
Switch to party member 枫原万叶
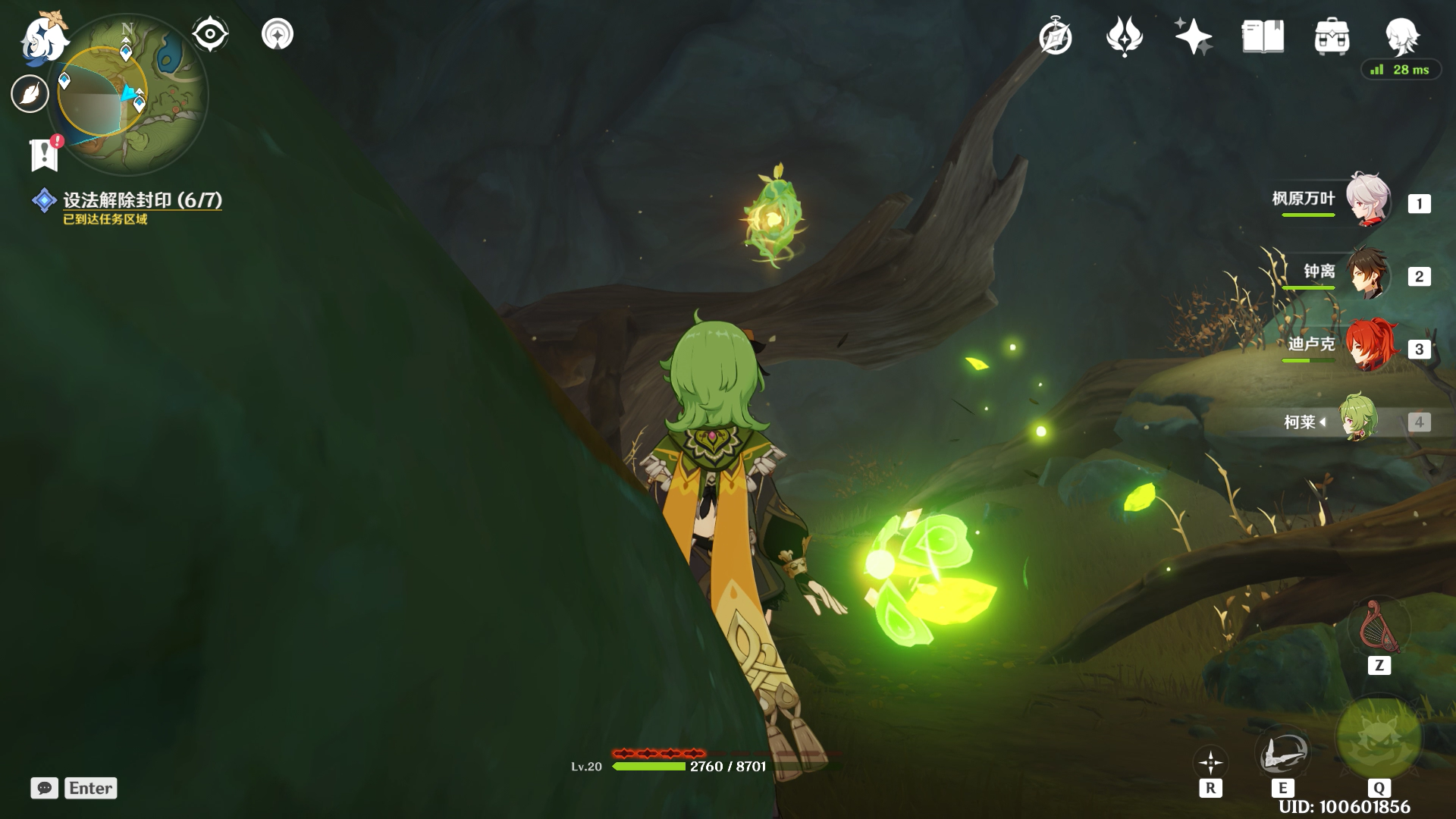(1367, 201)
